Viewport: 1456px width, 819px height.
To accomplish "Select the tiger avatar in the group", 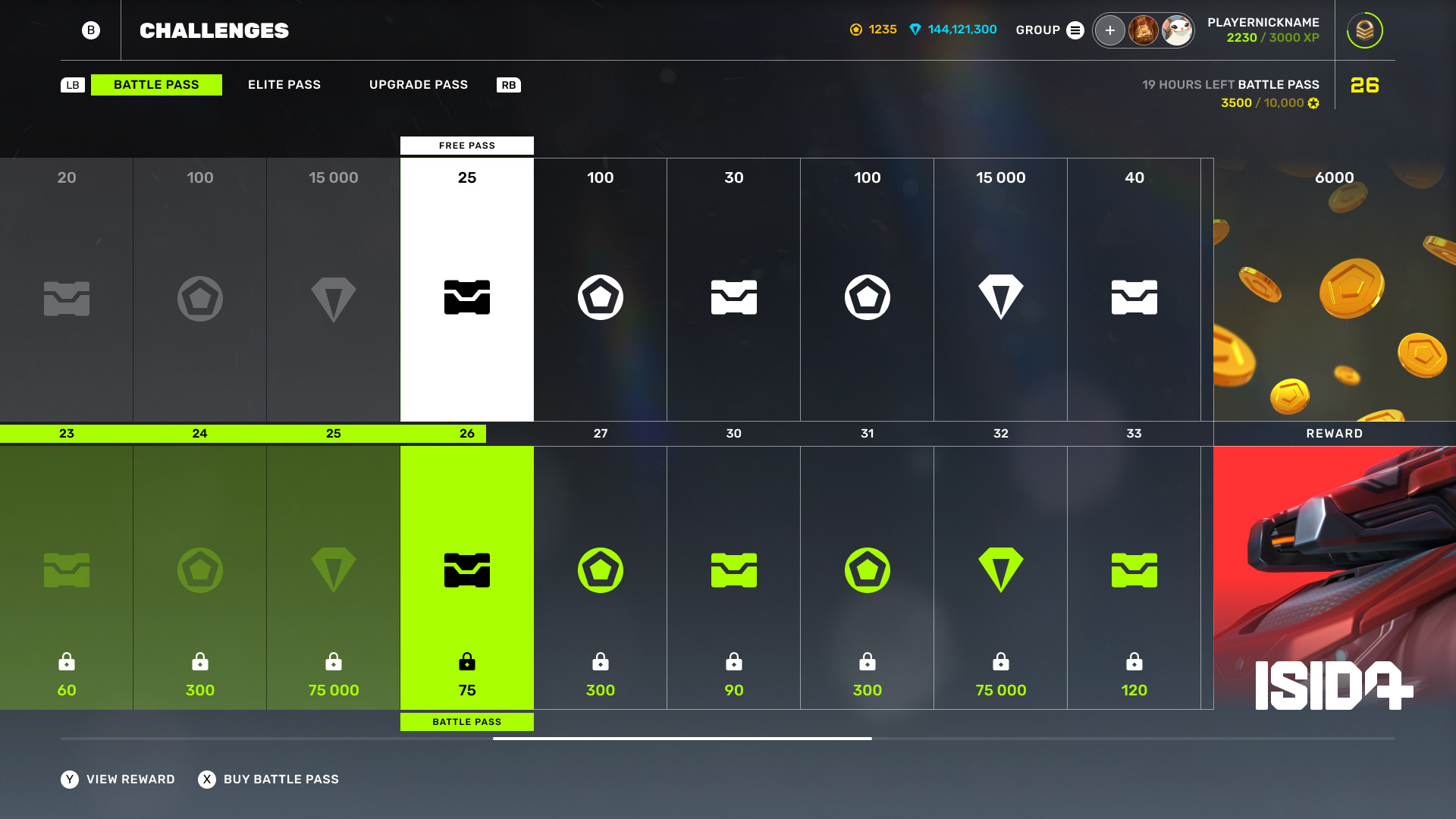I will [x=1143, y=30].
